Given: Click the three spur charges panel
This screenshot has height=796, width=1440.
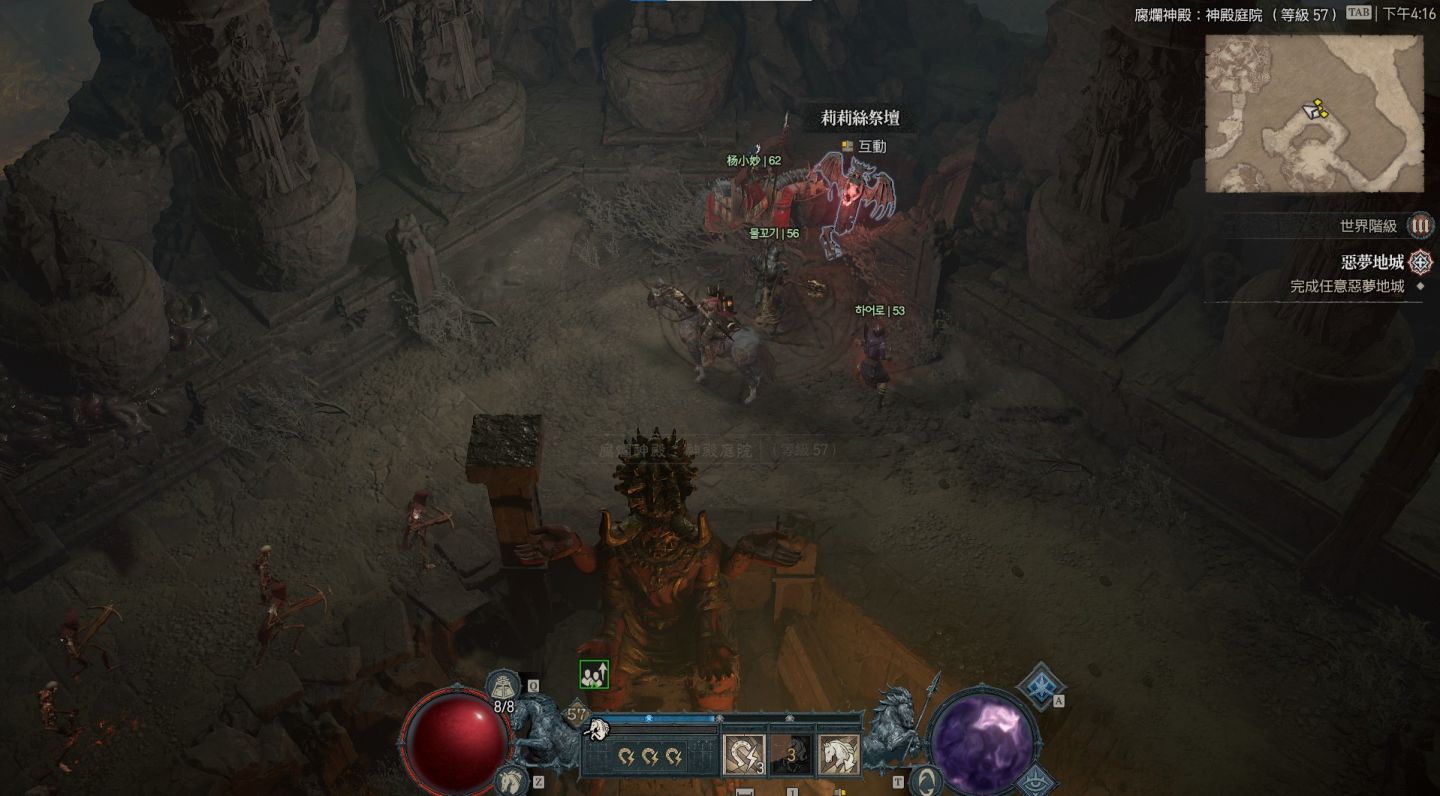Looking at the screenshot, I should pos(650,756).
